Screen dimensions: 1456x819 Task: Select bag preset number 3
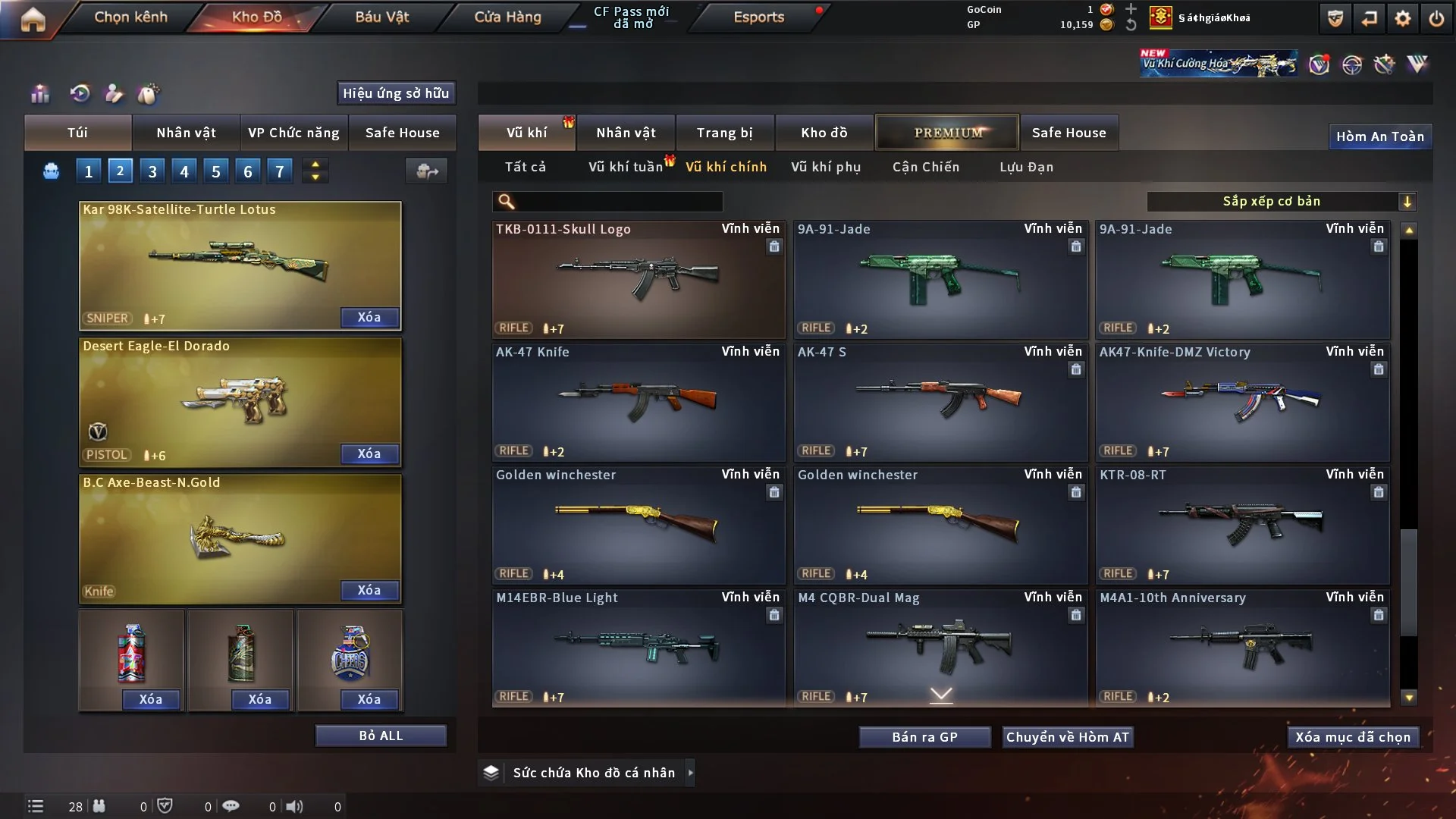click(152, 171)
